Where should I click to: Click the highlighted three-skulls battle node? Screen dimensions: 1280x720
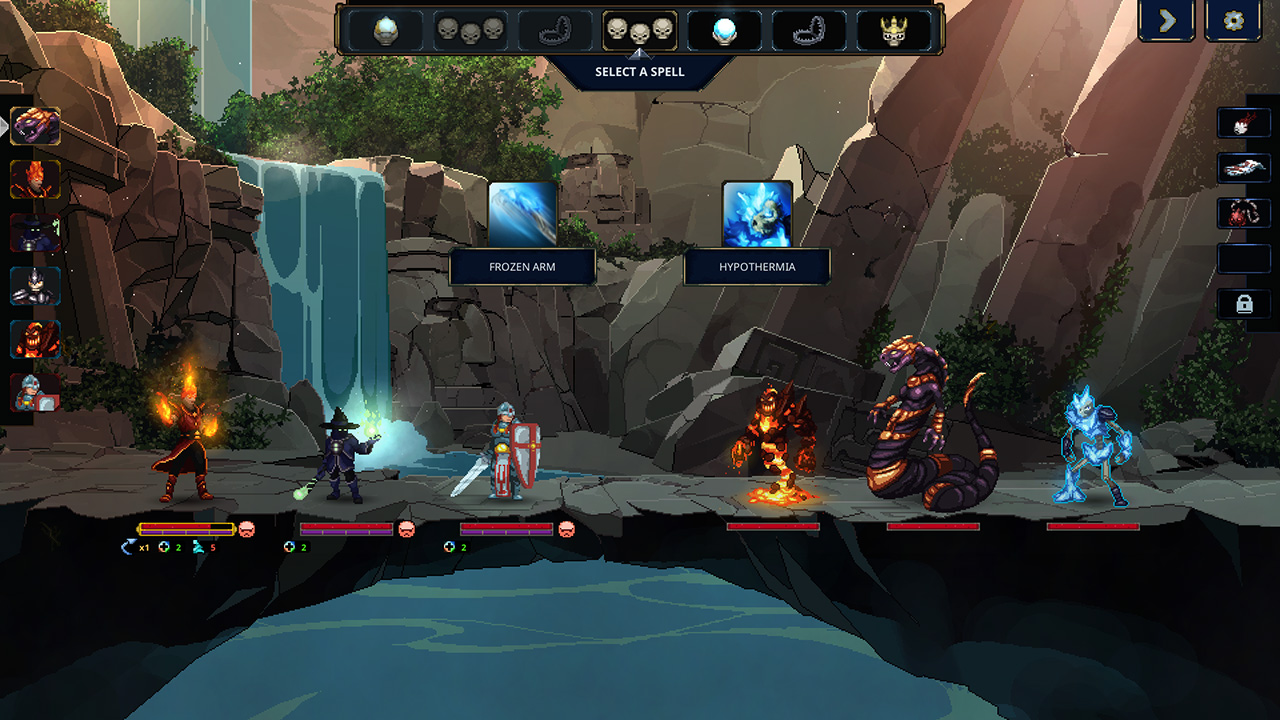[640, 30]
